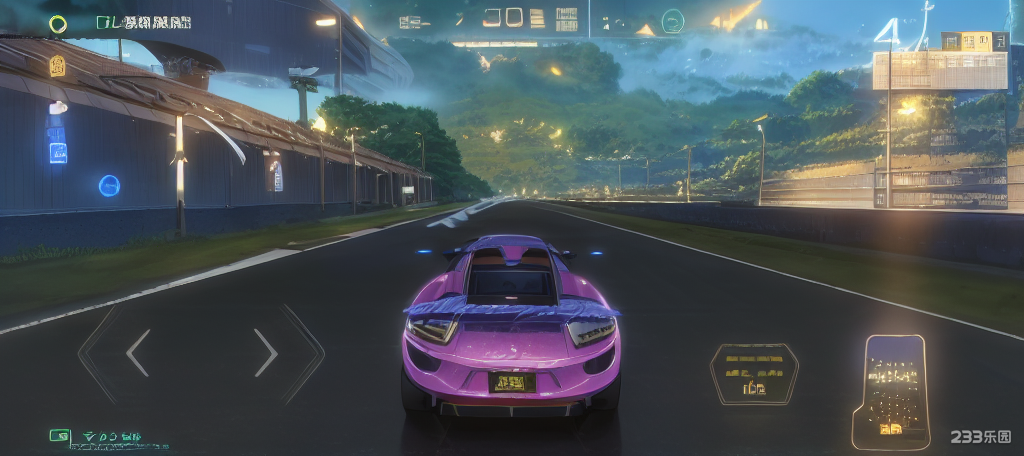Select the teal circle icon at top
The image size is (1024, 456).
(673, 20)
